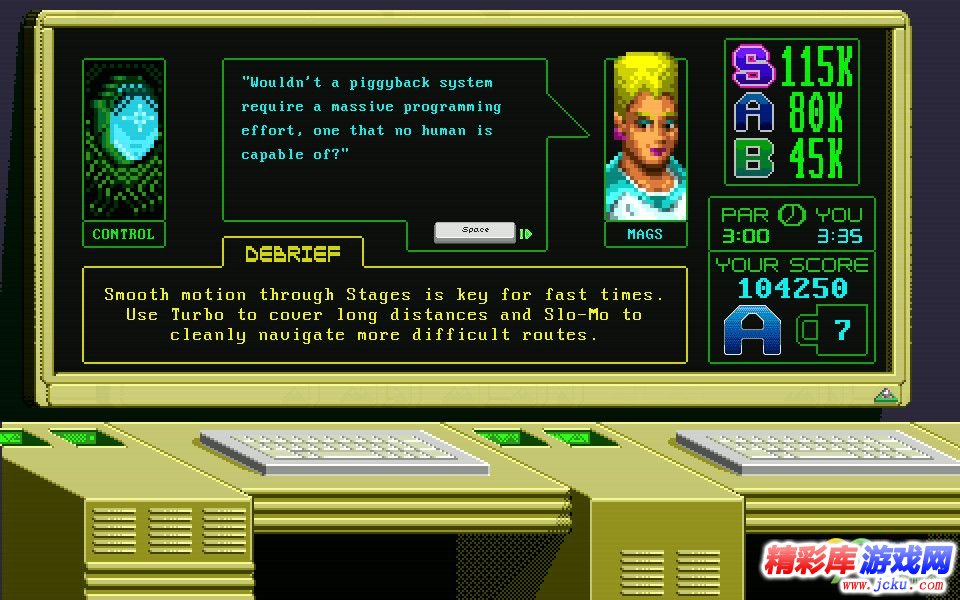Select the DEBRIEF tab header
The height and width of the screenshot is (600, 960).
click(292, 254)
